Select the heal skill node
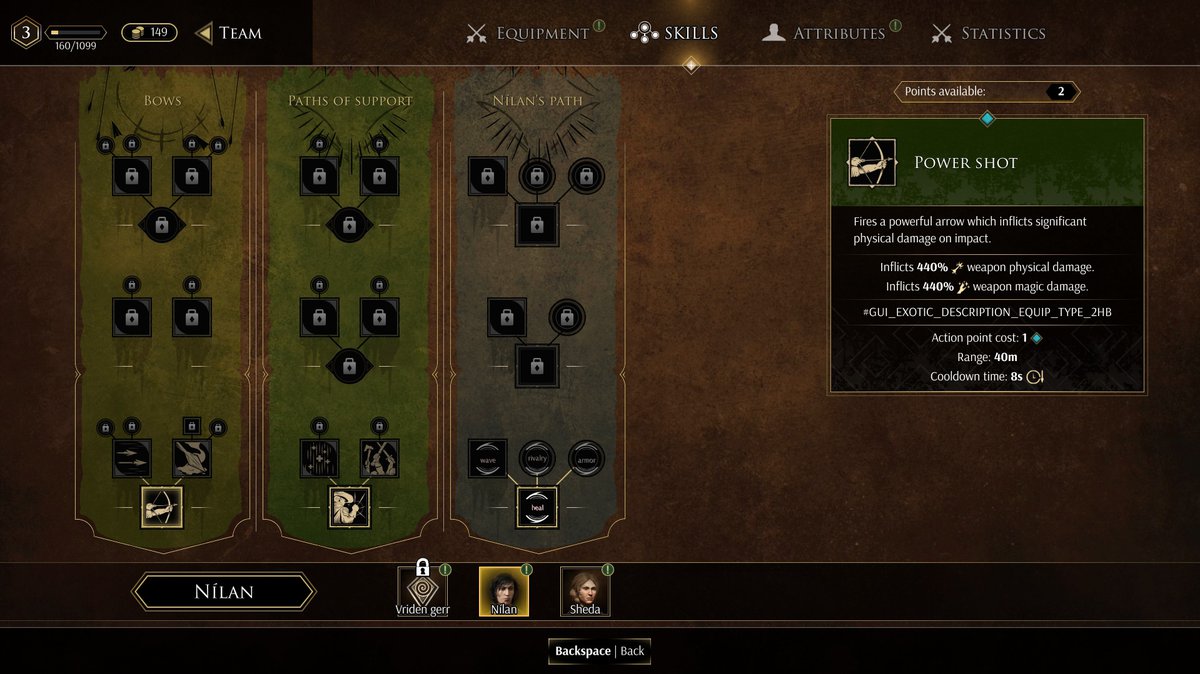The width and height of the screenshot is (1200, 674). click(537, 507)
